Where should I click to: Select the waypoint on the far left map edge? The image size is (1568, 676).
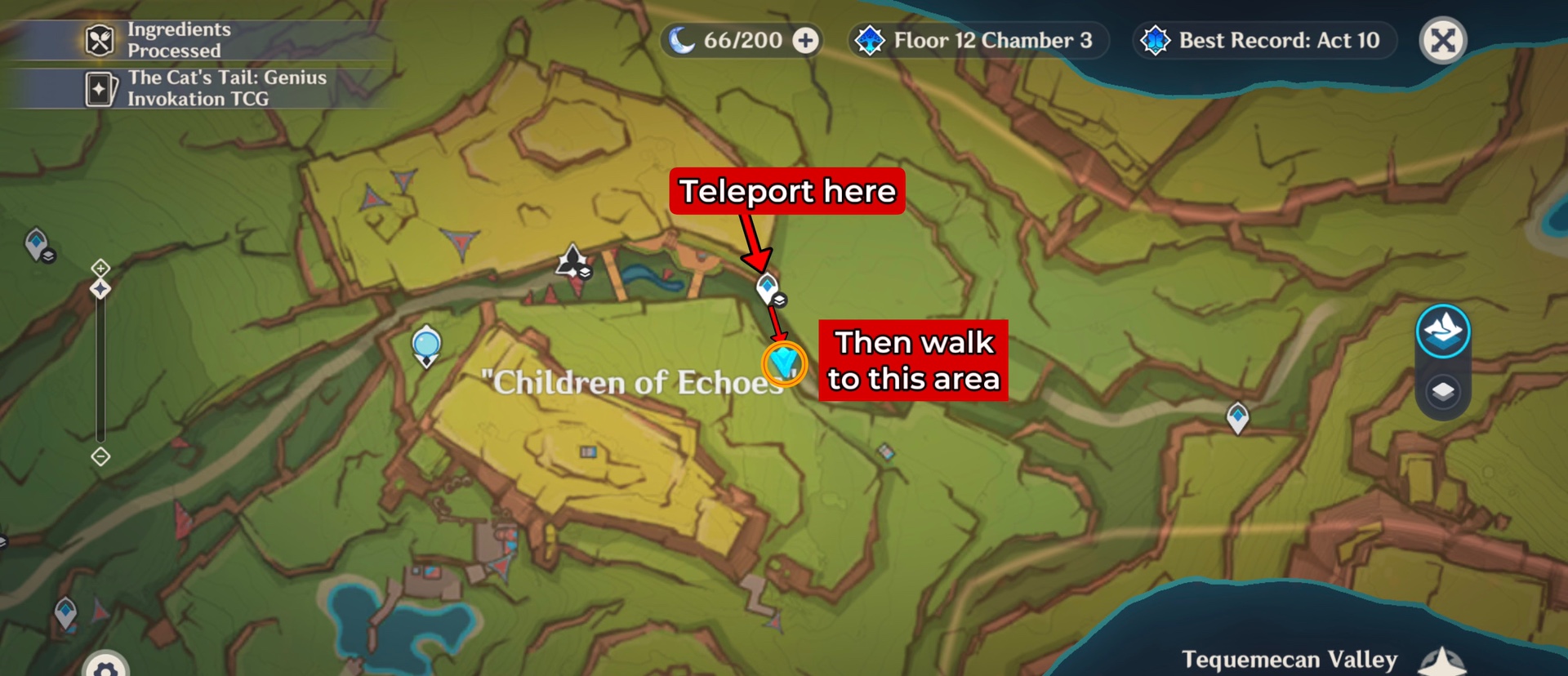37,242
